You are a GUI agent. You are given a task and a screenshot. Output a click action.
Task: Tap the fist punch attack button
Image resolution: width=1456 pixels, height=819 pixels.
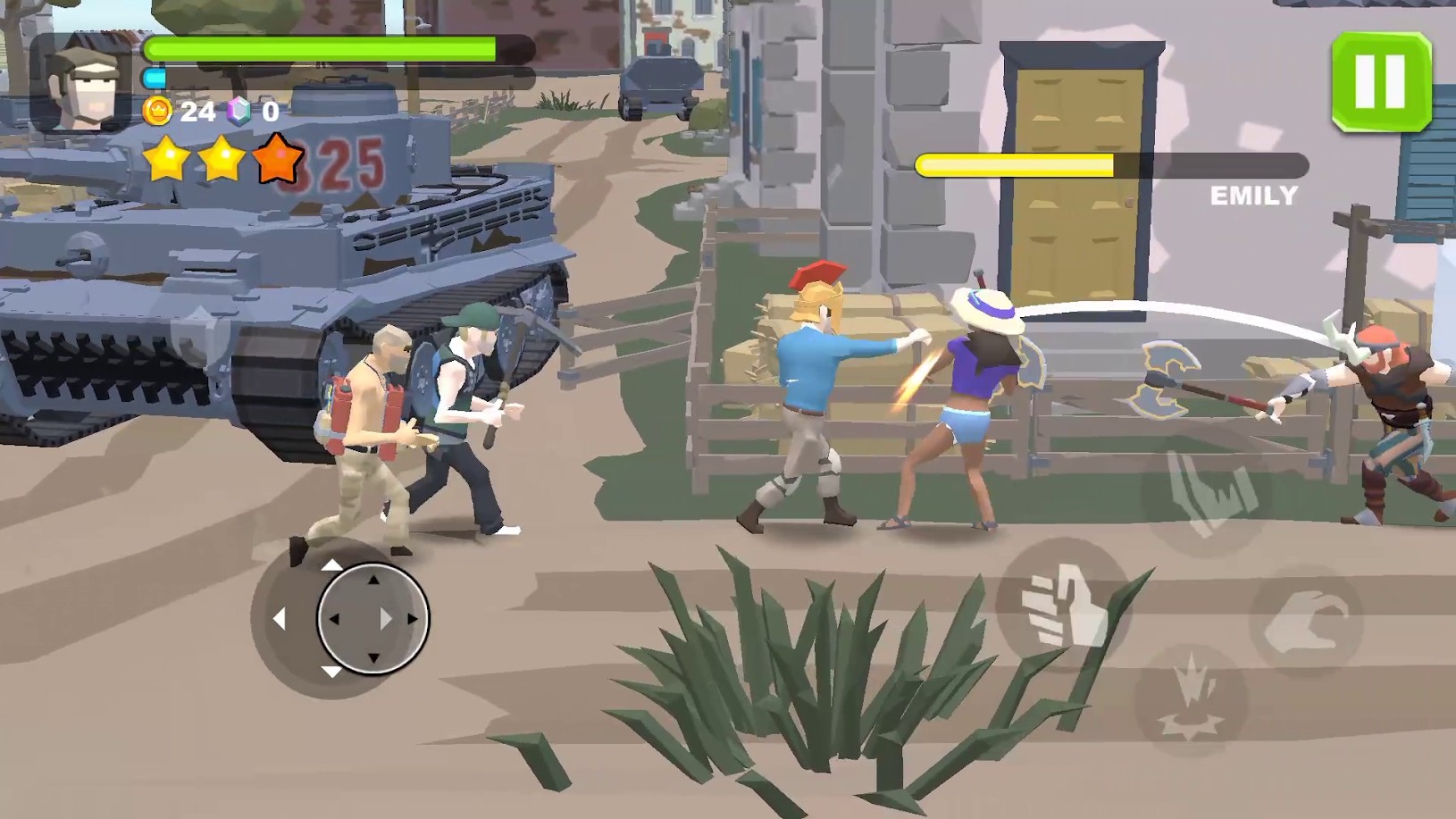click(1063, 607)
